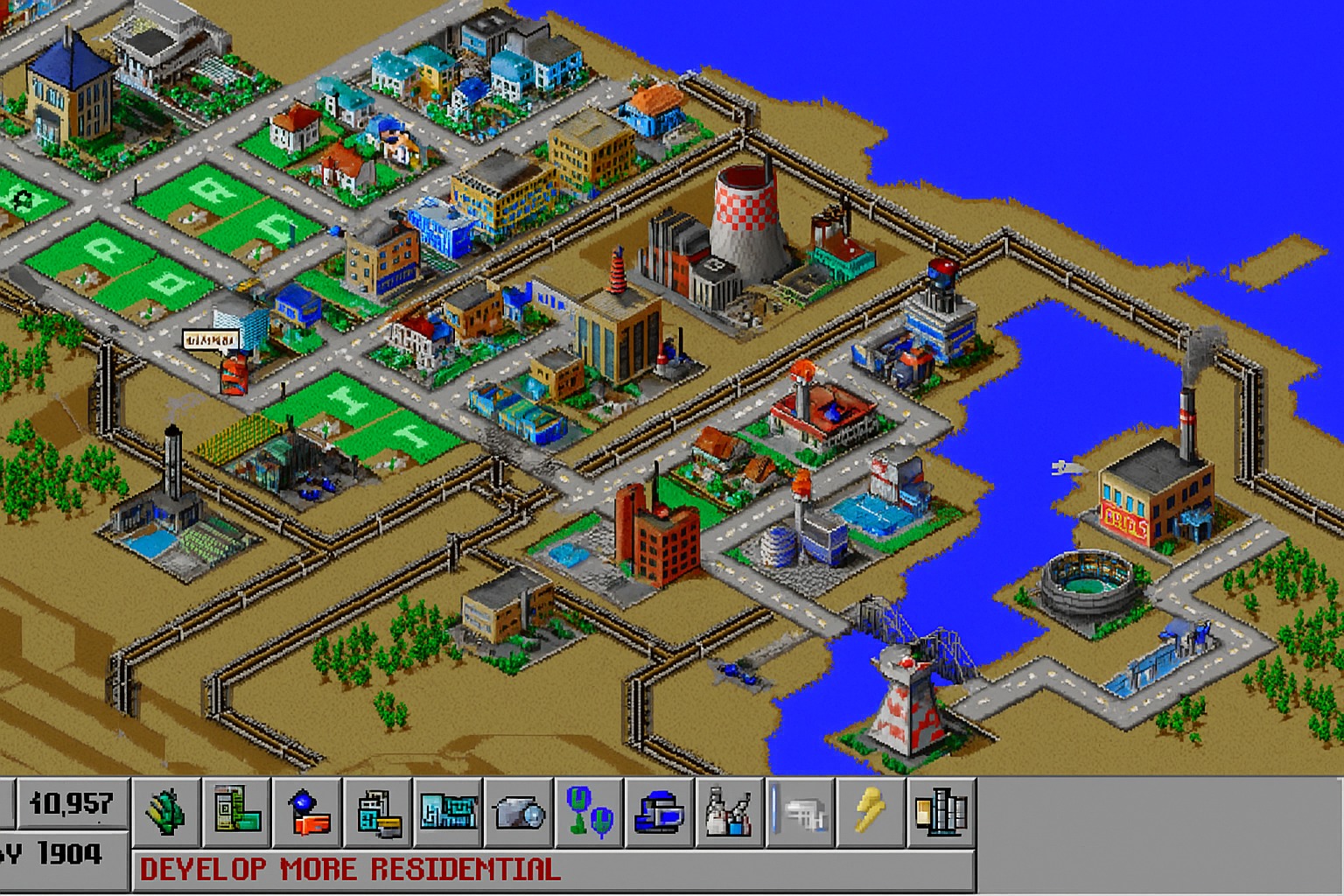
Task: Select the blue trees icon
Action: tap(591, 812)
